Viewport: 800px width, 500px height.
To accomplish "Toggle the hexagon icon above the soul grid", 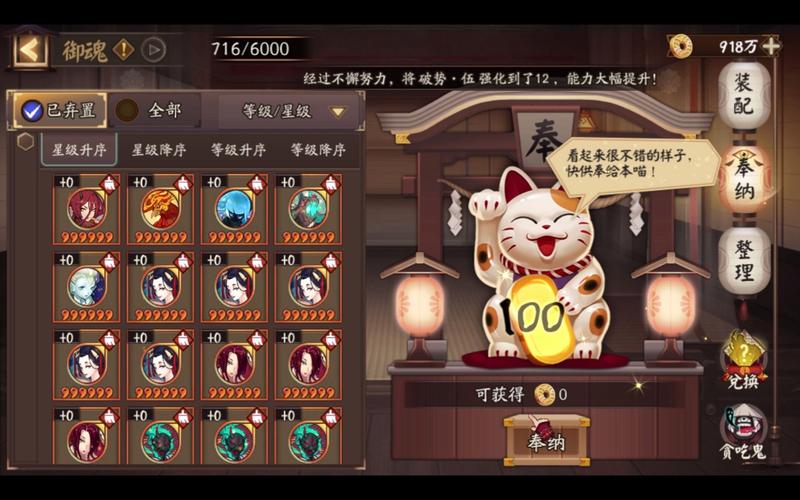I will click(25, 141).
